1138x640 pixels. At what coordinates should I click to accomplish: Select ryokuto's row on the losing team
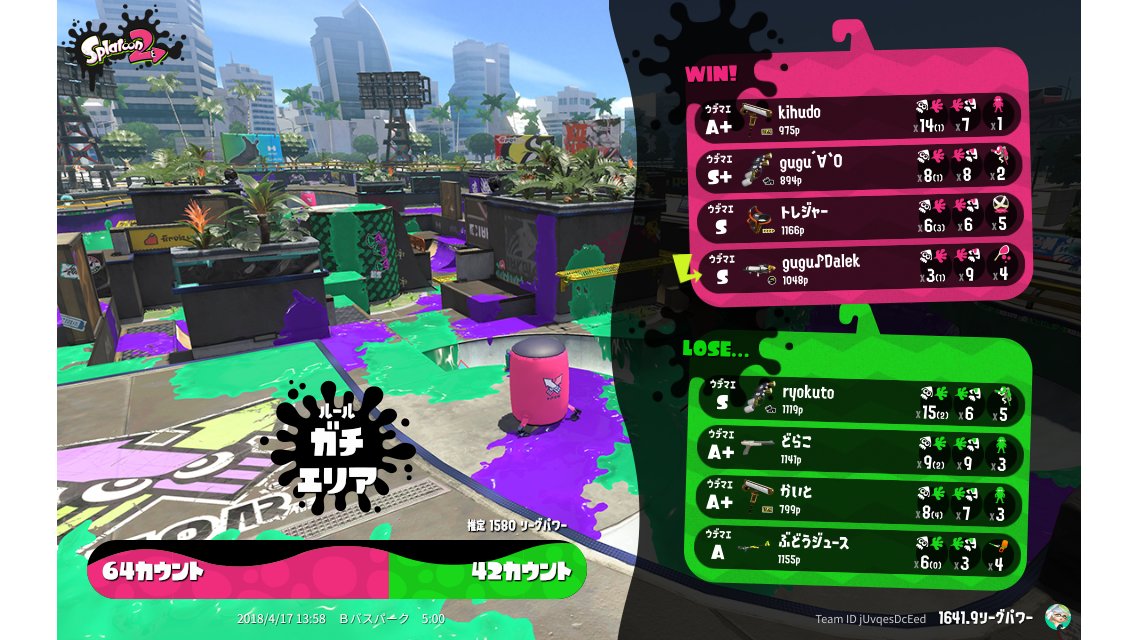[x=860, y=400]
